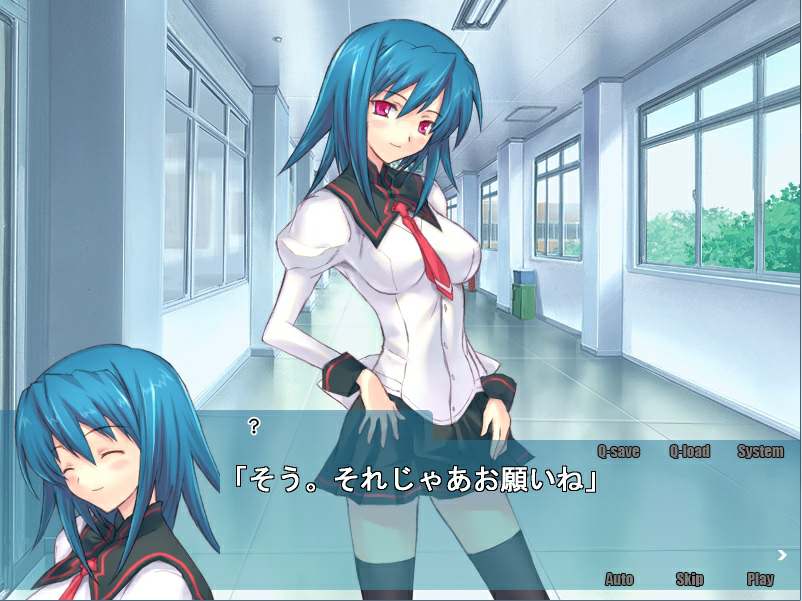This screenshot has width=802, height=601.
Task: Activate the Skip button
Action: 689,579
